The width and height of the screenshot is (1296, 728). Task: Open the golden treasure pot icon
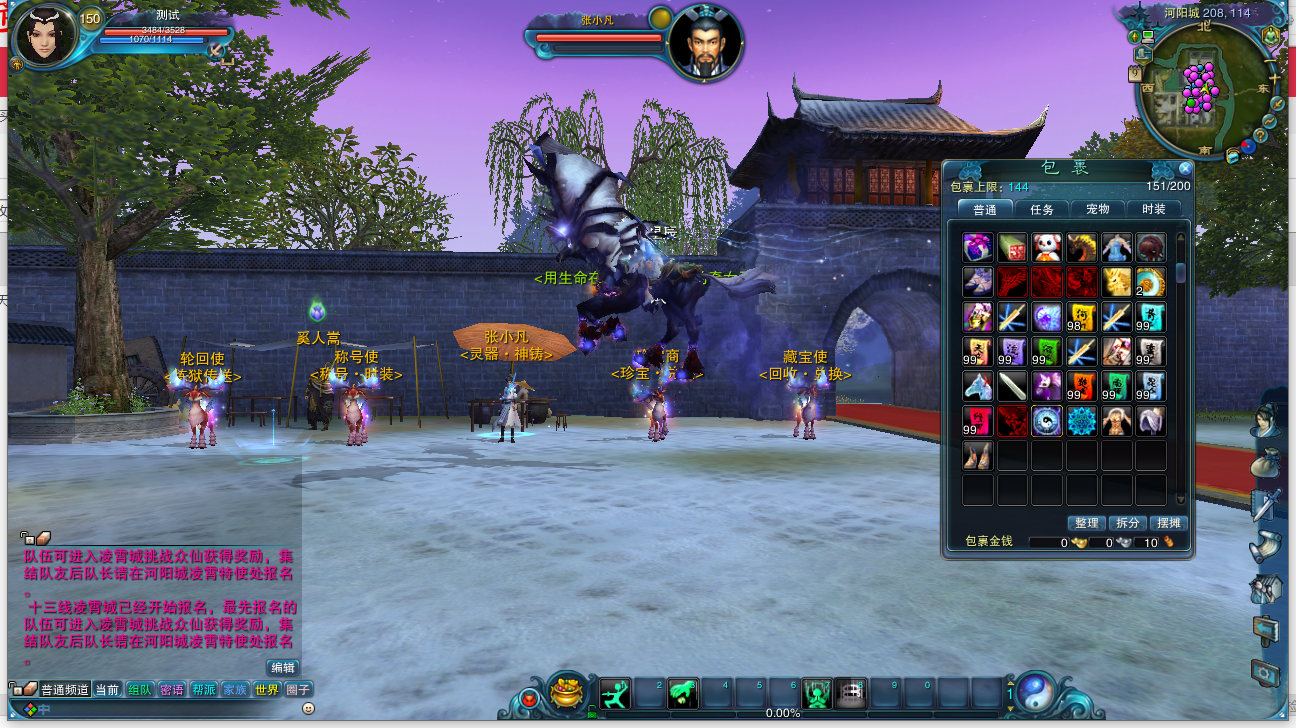coord(568,691)
